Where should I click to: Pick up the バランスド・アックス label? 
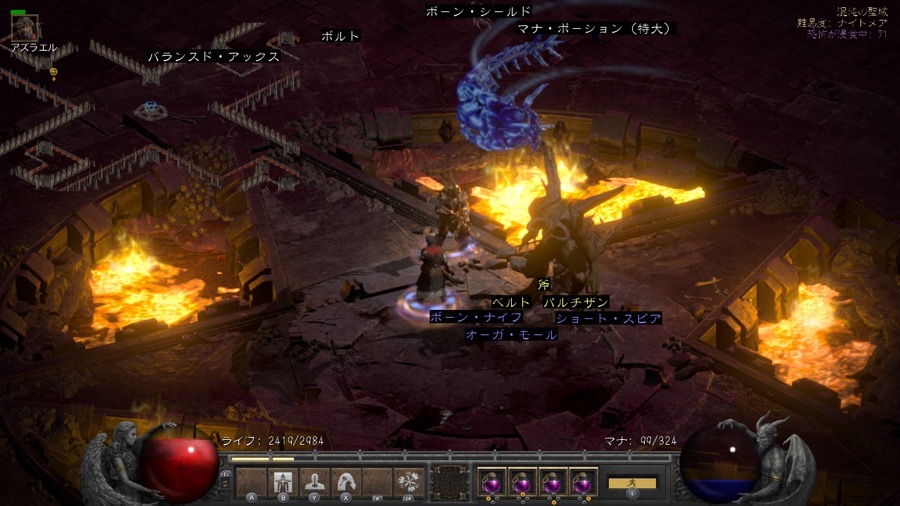213,57
